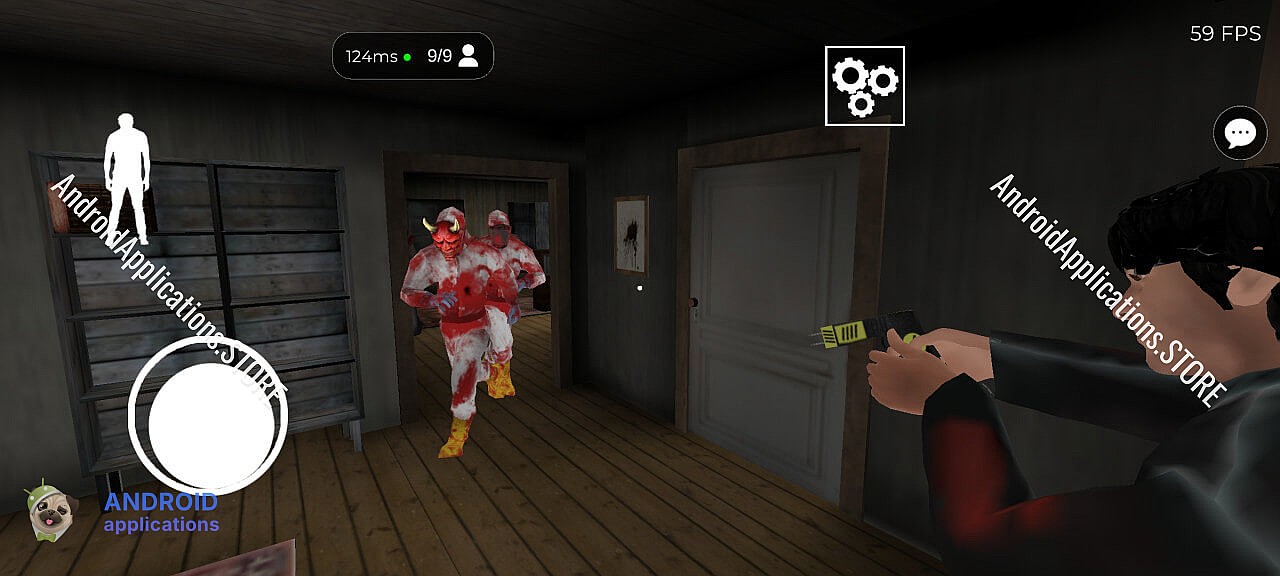Tap the white movement joystick

[x=208, y=419]
